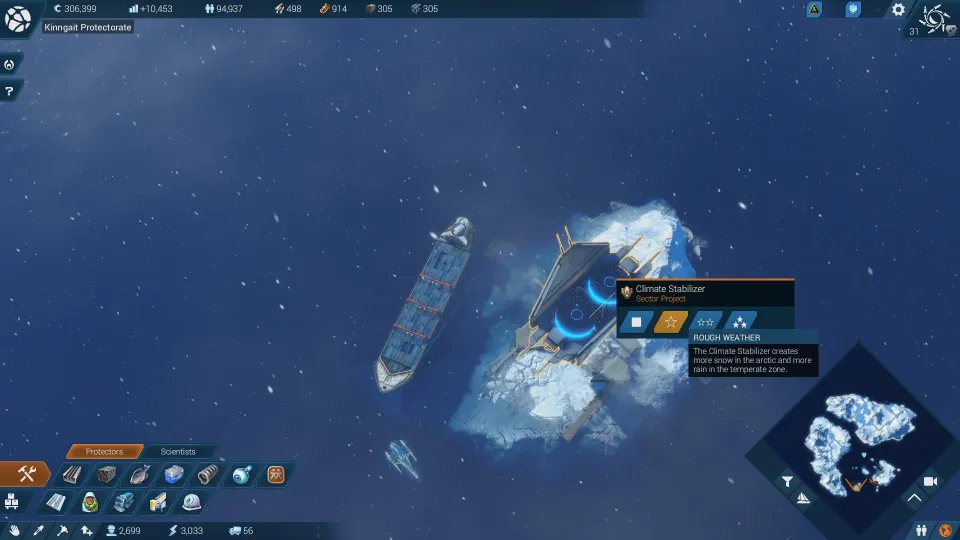Open the hammer and wrench build menu

pos(27,474)
